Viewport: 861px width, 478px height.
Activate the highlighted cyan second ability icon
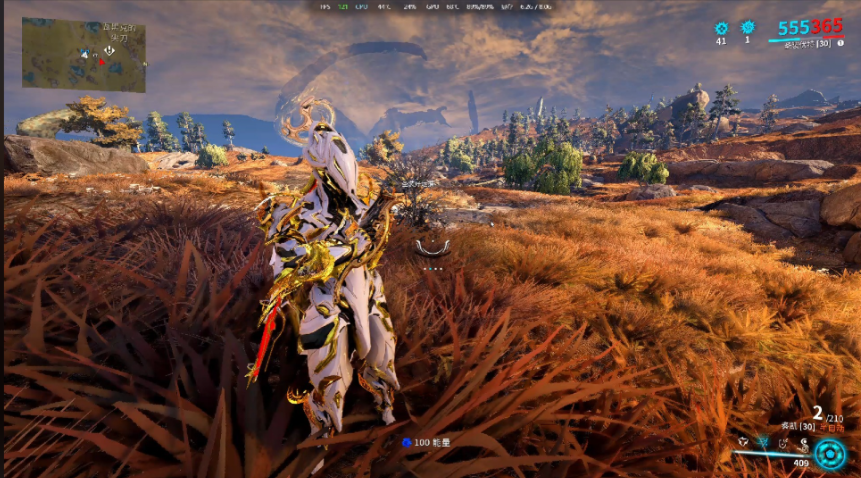pos(763,440)
